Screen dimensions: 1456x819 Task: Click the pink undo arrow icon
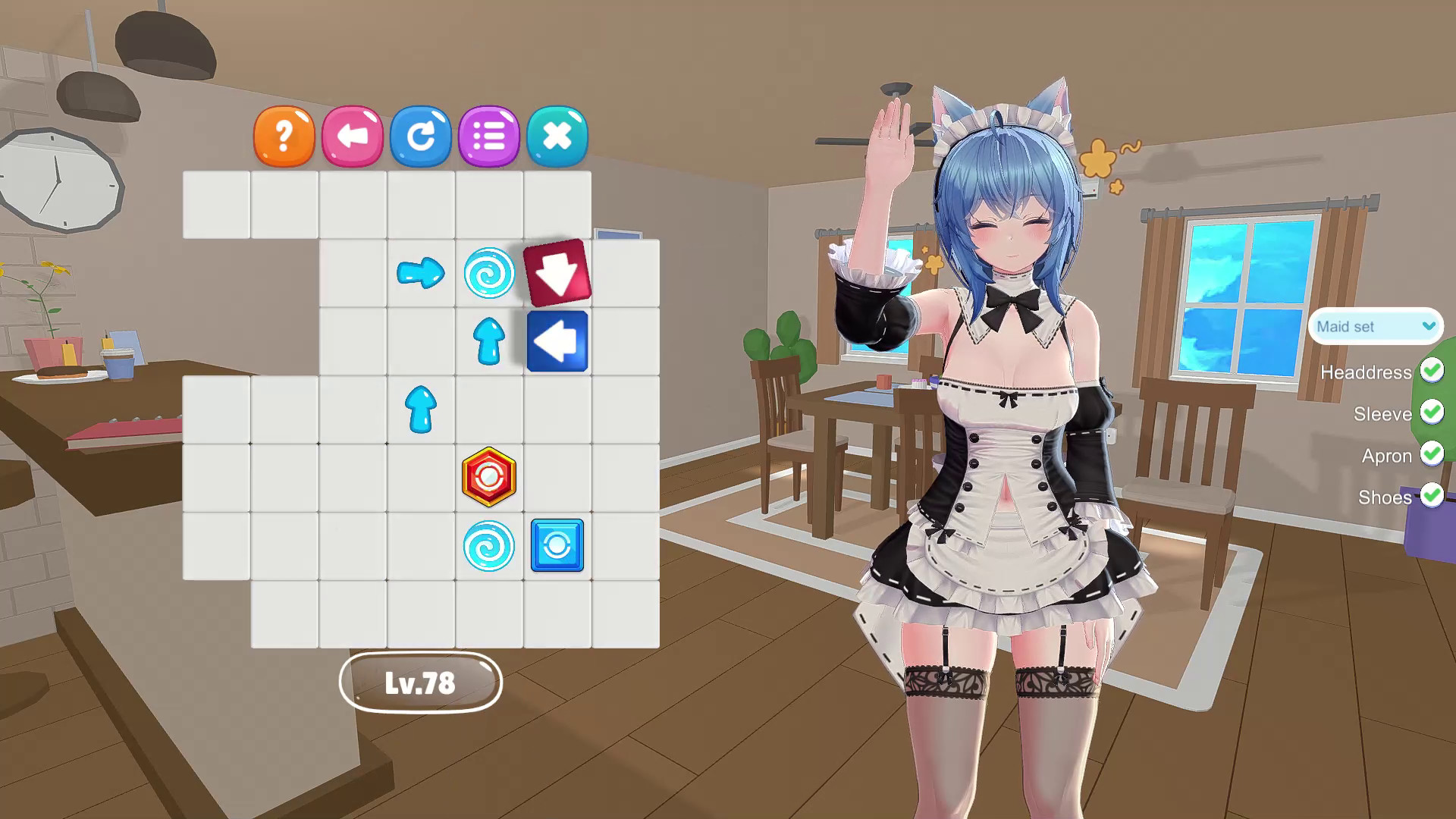pos(353,136)
